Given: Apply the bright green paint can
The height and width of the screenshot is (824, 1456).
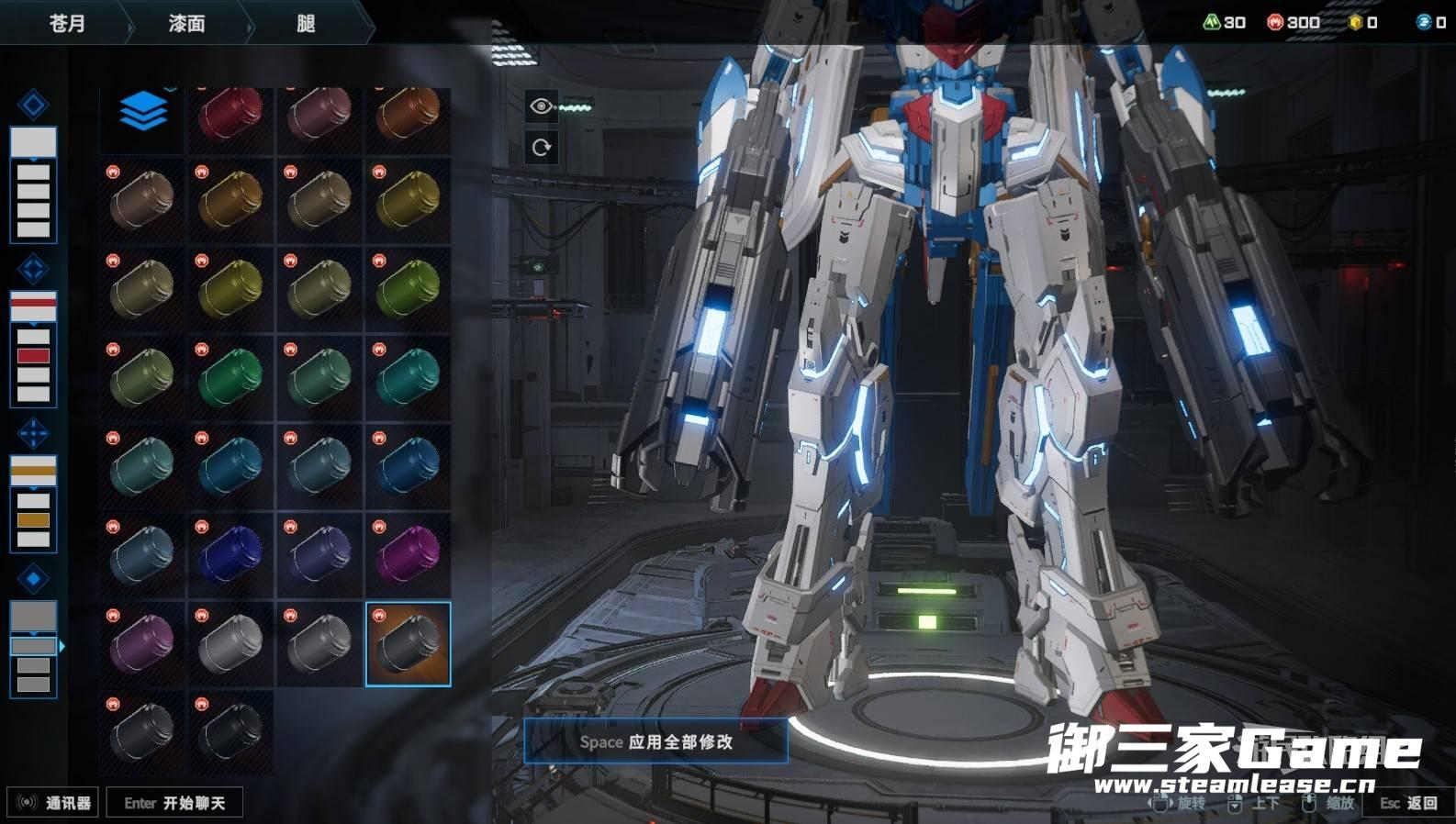Looking at the screenshot, I should point(230,377).
